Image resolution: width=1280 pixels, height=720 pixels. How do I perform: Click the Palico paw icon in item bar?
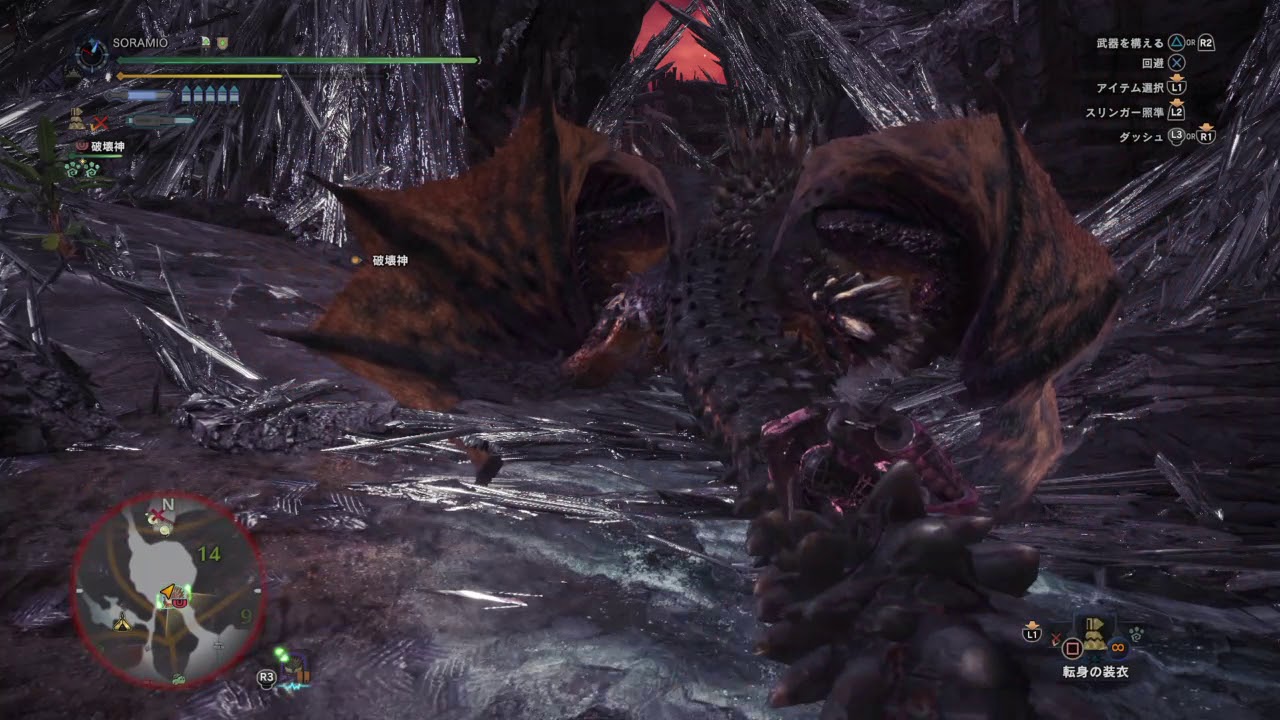click(1138, 633)
